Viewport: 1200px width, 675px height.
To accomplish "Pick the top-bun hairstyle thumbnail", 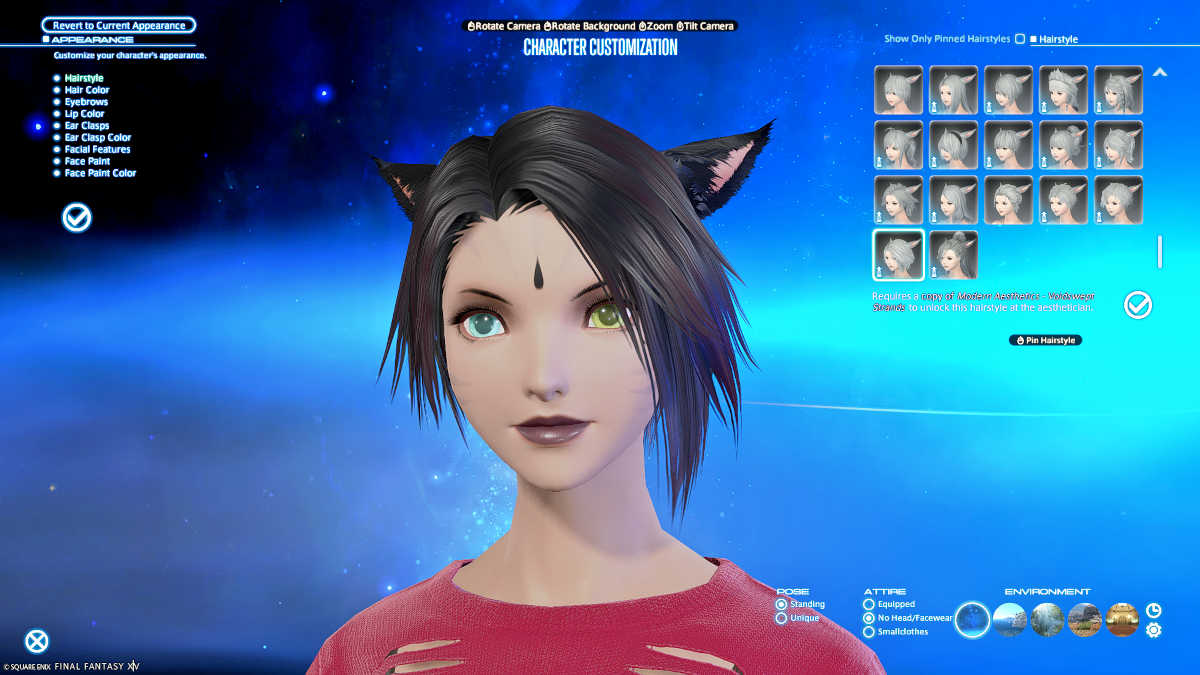I will (953, 255).
